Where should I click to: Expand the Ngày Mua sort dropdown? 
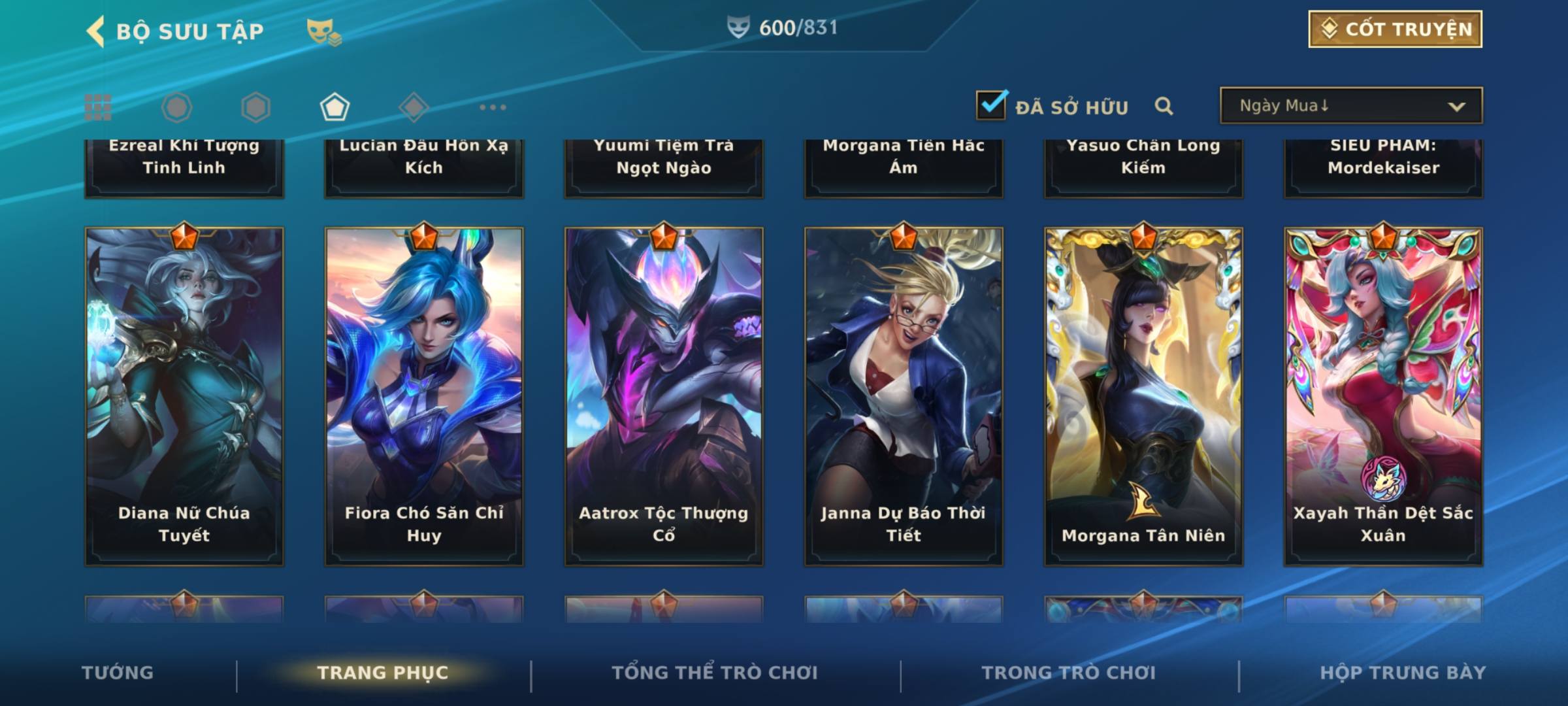[x=1350, y=106]
